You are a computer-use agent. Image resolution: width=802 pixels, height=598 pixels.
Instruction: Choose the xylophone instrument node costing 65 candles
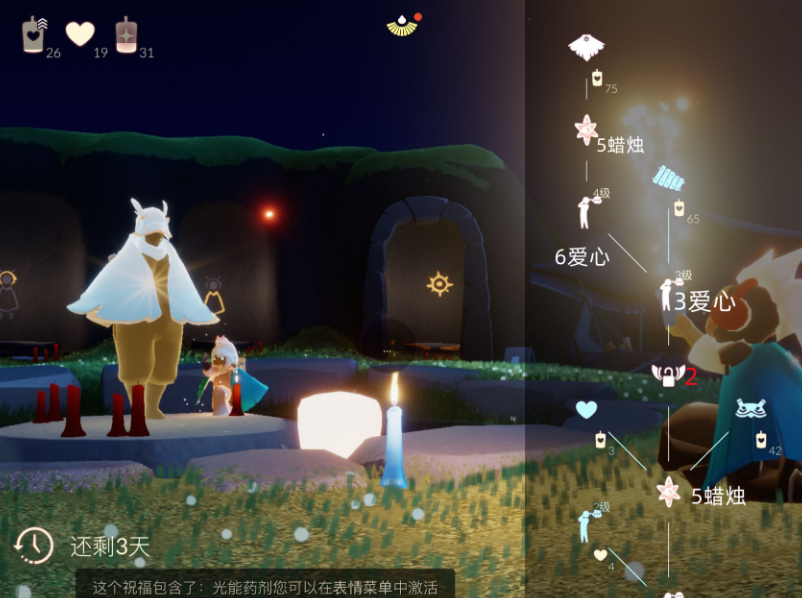coord(669,179)
